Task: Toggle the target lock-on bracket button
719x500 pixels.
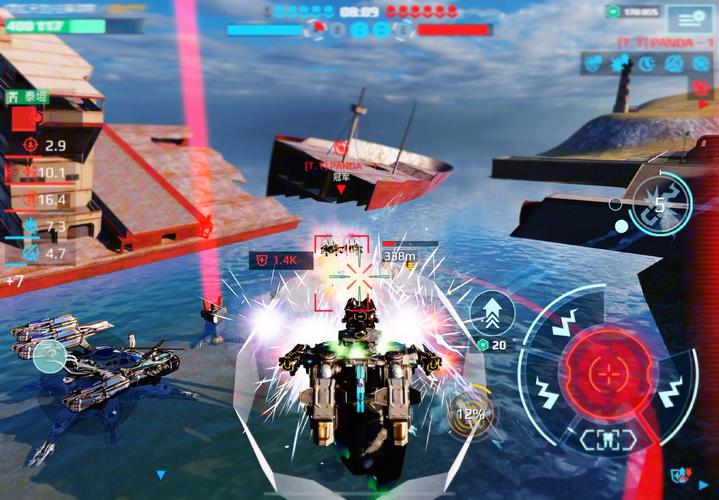Action: tap(607, 439)
